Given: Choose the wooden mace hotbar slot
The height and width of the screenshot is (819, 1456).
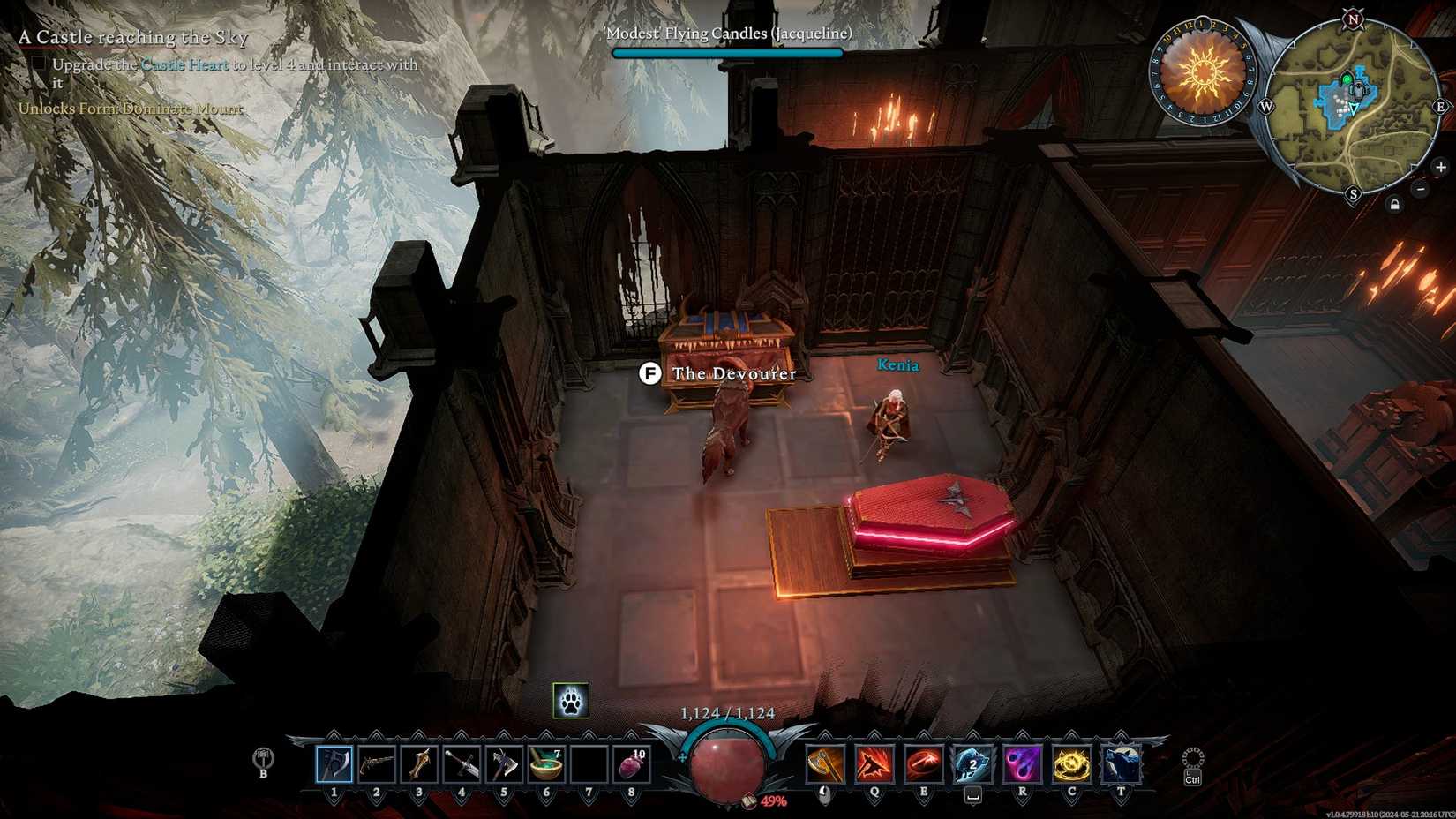Looking at the screenshot, I should 419,764.
